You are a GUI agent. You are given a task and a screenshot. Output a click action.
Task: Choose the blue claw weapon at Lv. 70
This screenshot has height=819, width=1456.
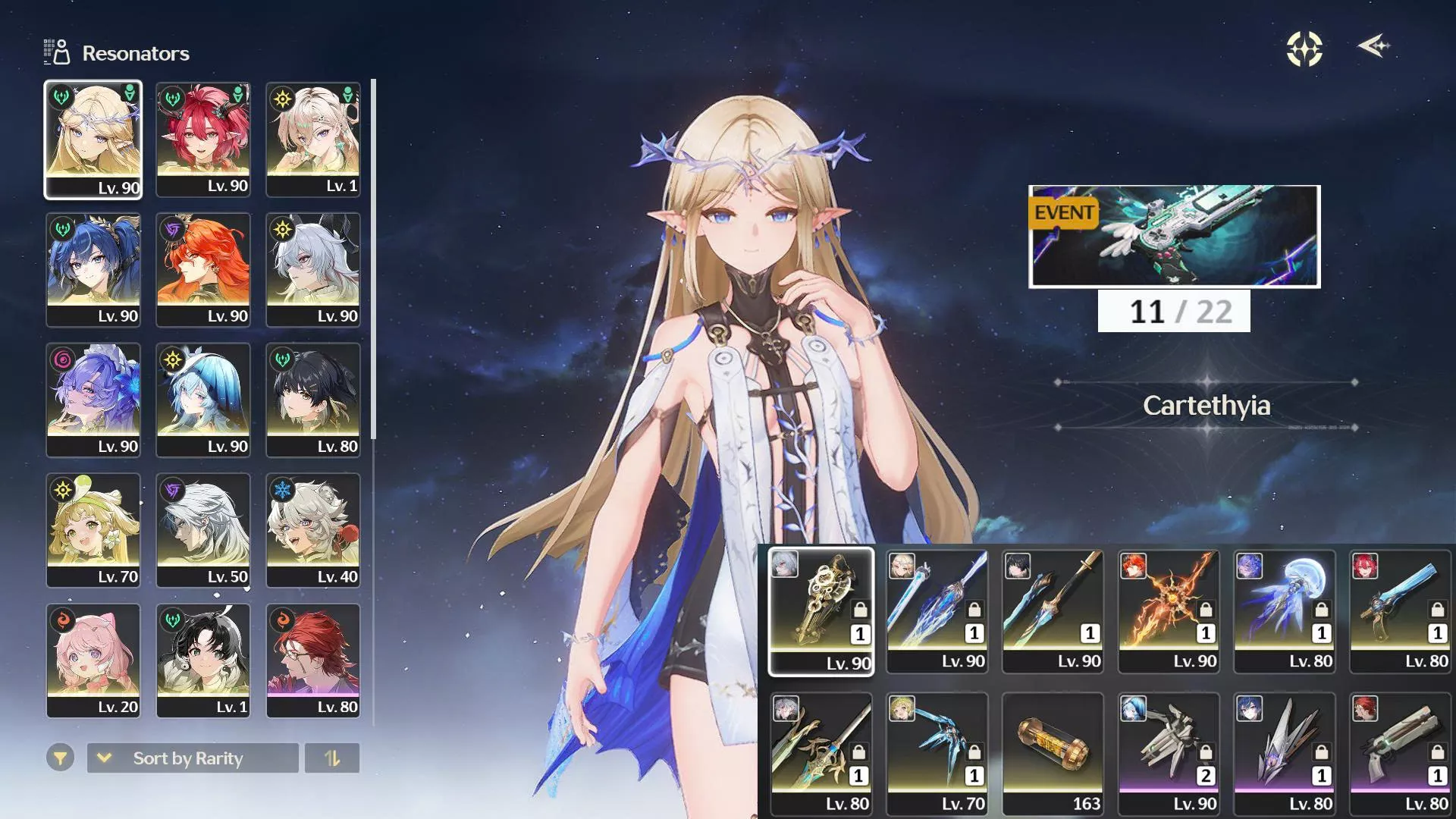coord(937,753)
